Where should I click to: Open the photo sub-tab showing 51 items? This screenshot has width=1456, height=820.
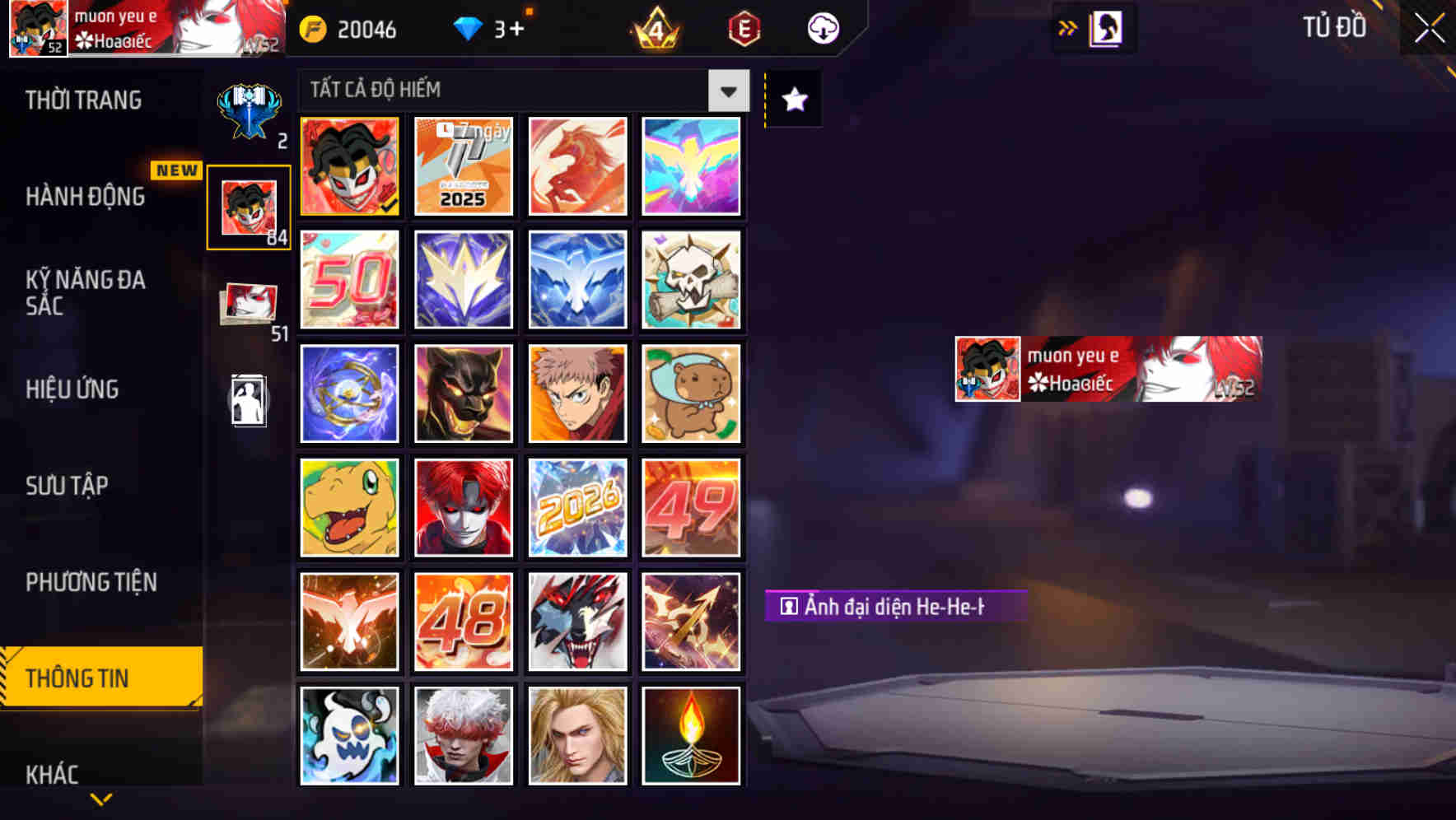pos(248,305)
